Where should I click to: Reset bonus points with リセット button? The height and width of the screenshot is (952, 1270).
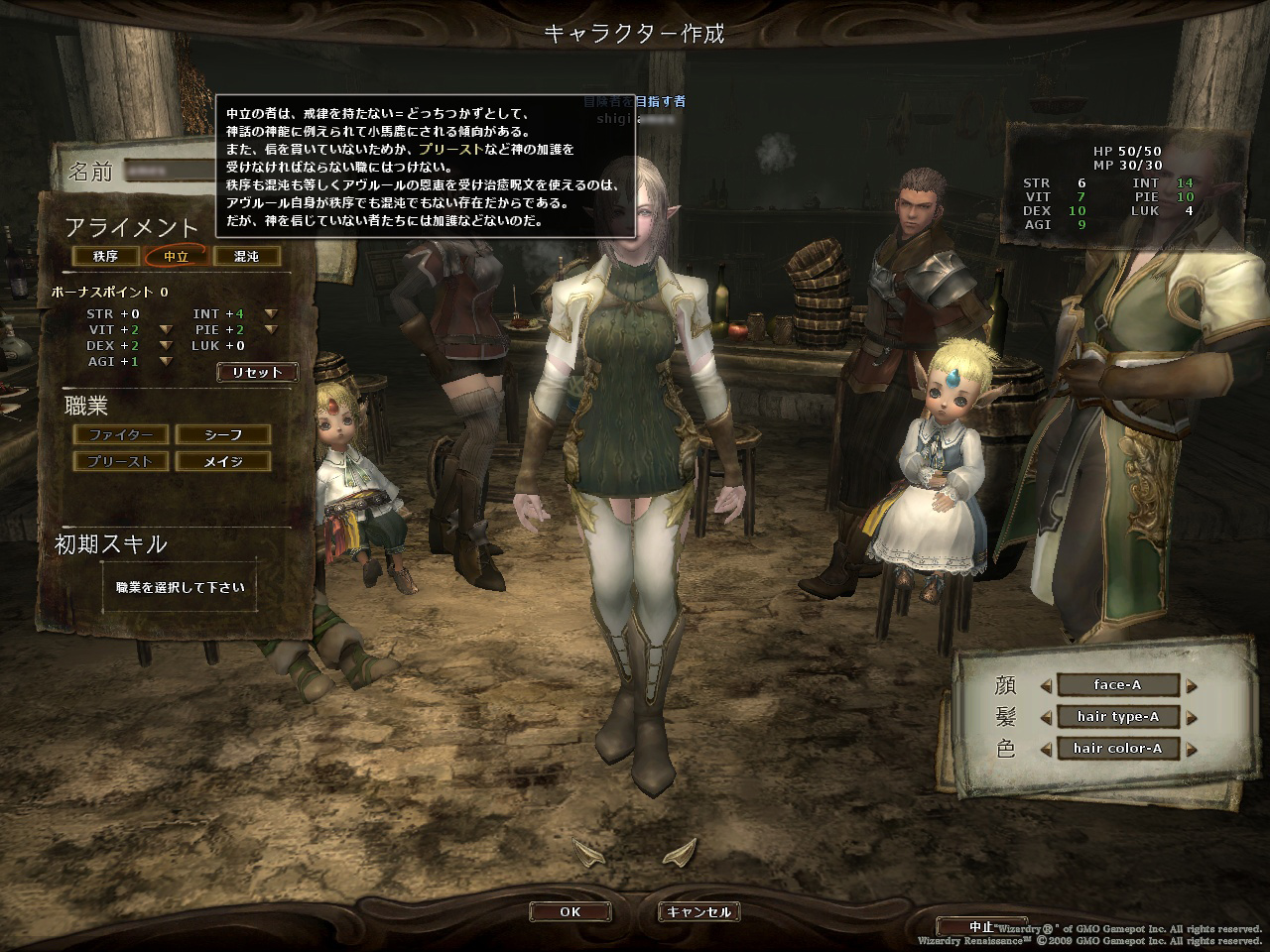click(x=256, y=373)
